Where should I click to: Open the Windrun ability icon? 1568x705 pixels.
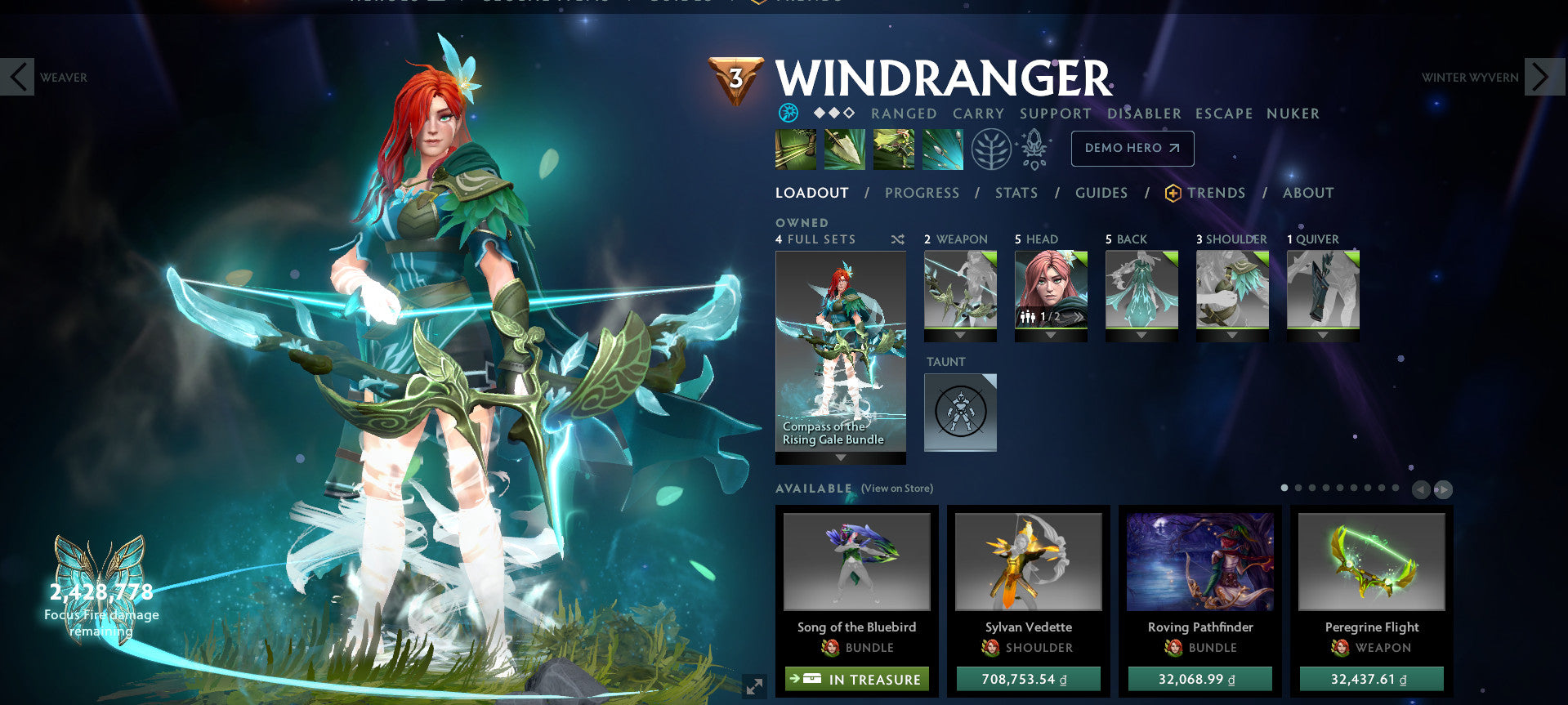click(x=894, y=149)
